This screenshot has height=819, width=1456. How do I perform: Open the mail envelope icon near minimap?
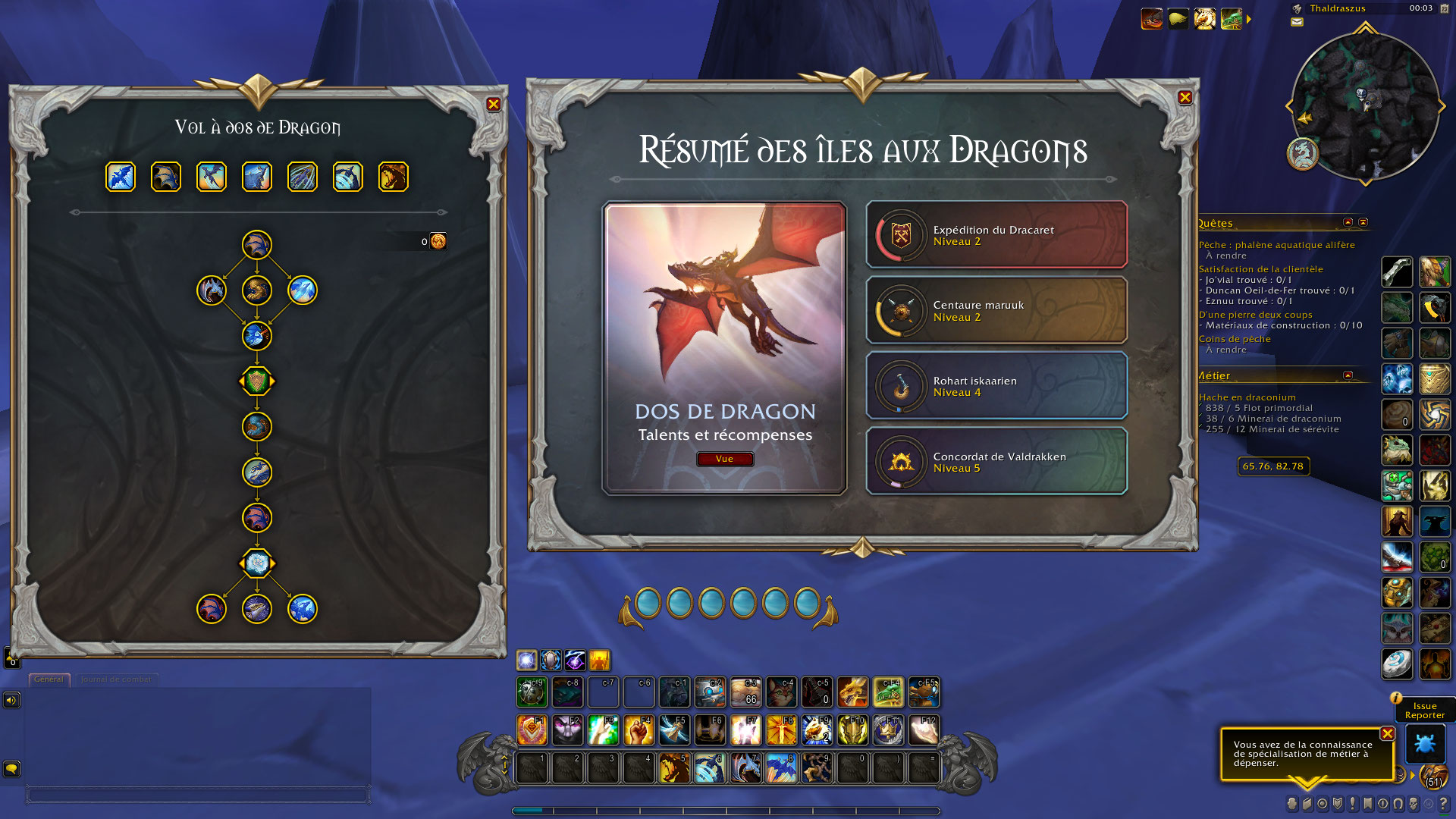tap(1297, 22)
